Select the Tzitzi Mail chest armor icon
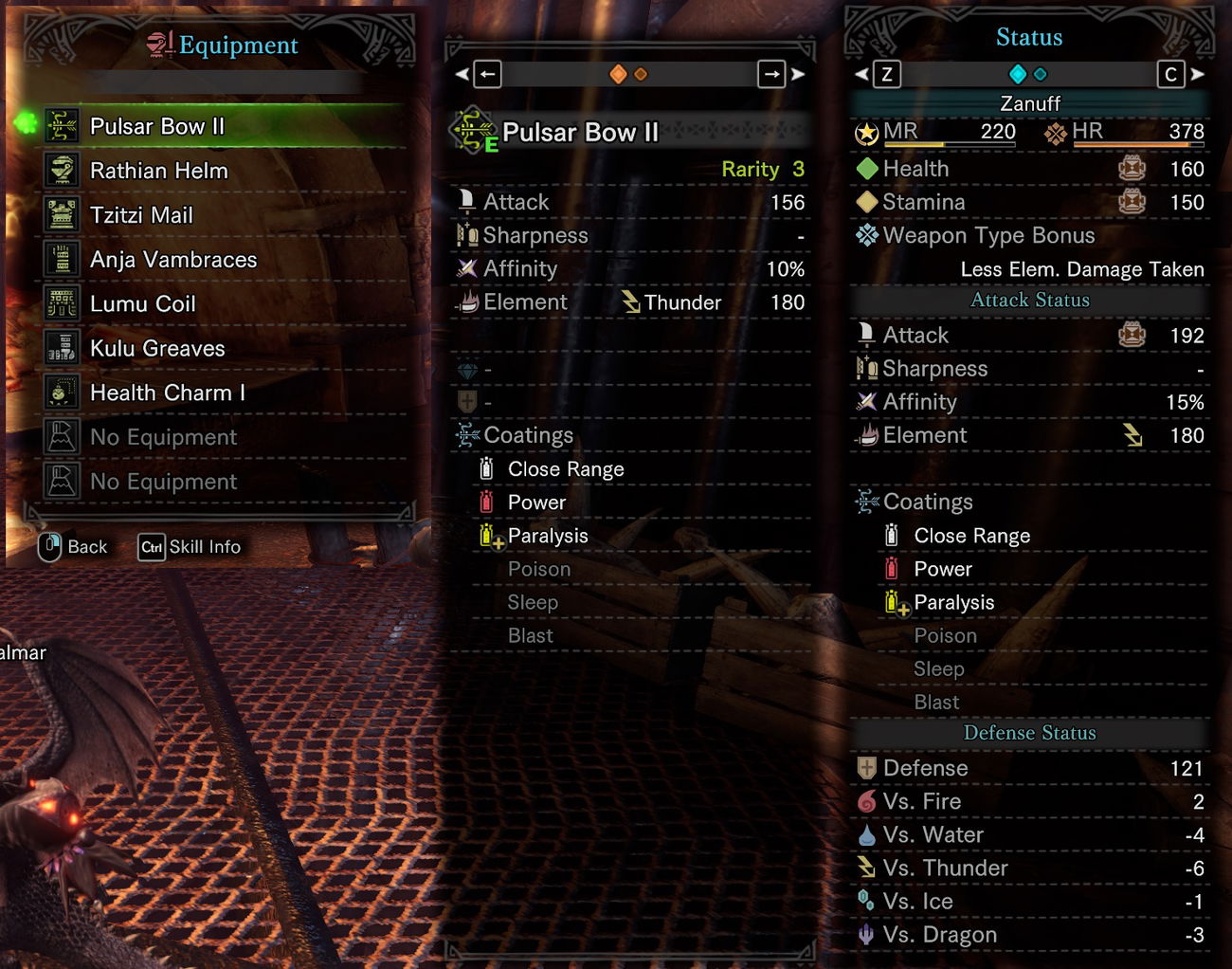Screen dimensions: 1232x969 (x=62, y=215)
